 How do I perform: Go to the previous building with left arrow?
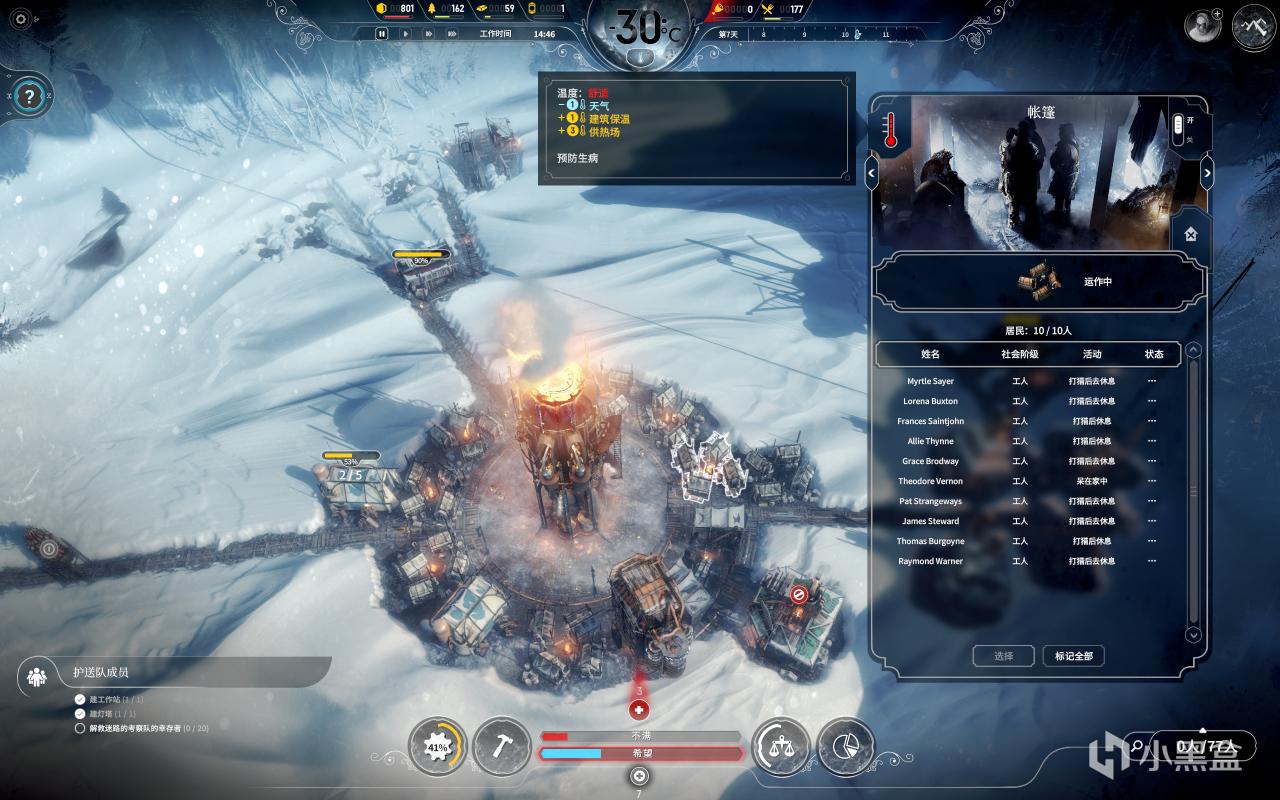pyautogui.click(x=872, y=173)
